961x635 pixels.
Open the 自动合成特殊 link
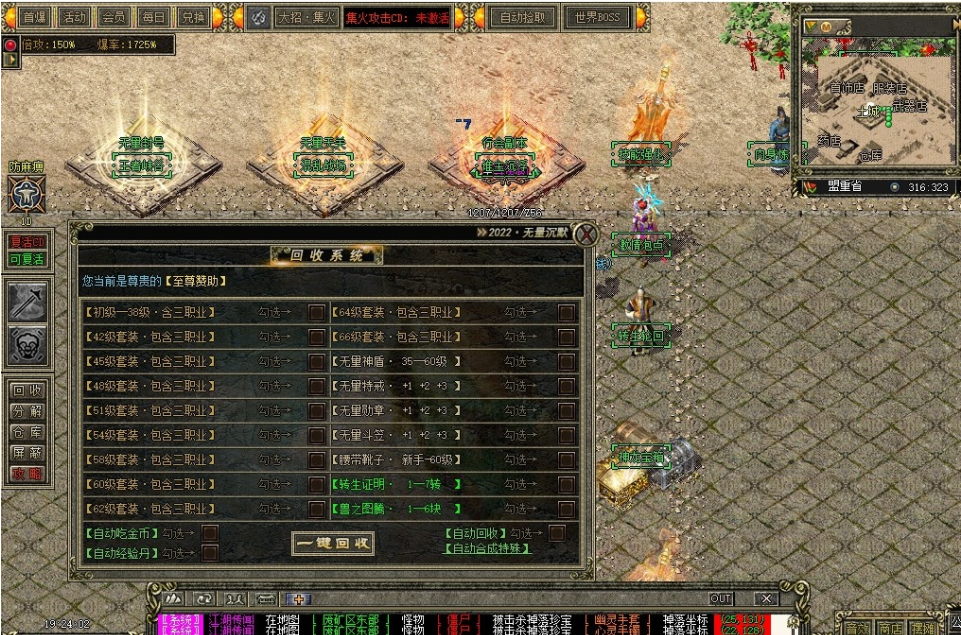click(x=490, y=548)
